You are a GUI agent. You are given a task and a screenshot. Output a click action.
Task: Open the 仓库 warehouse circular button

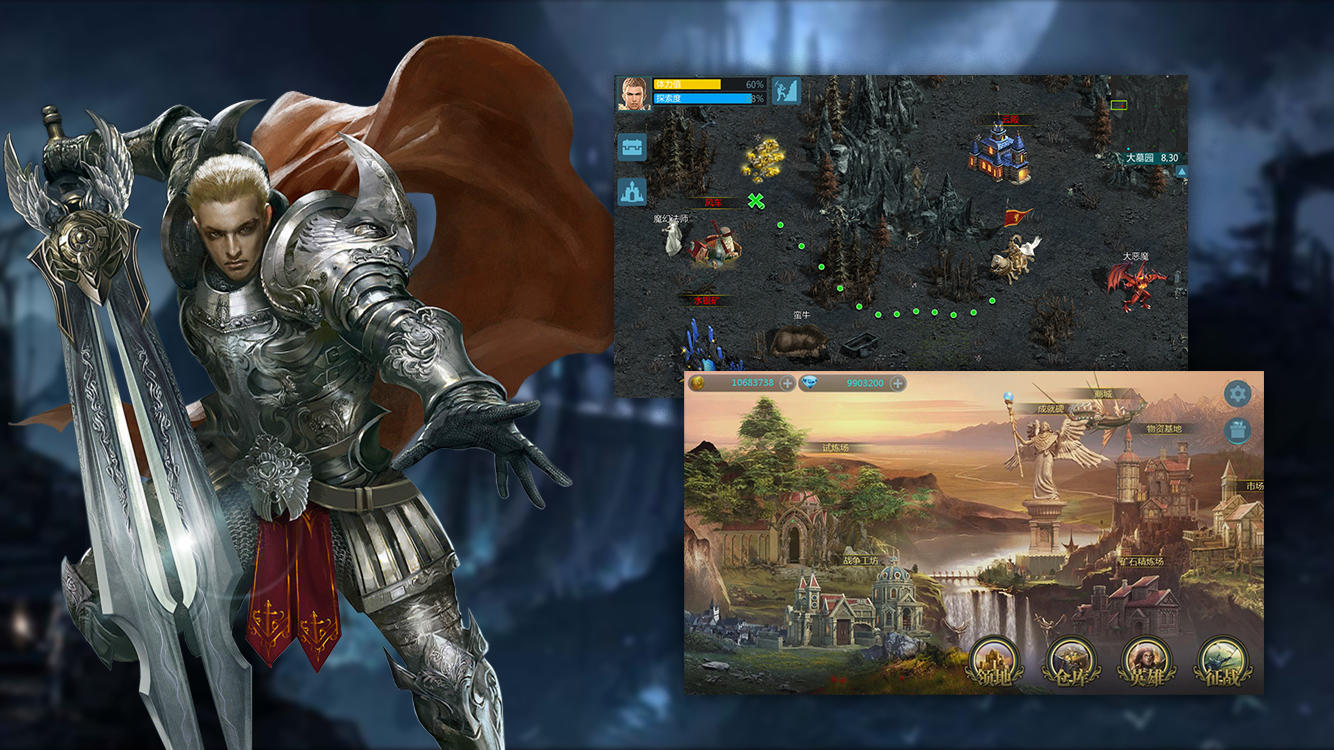[1072, 663]
